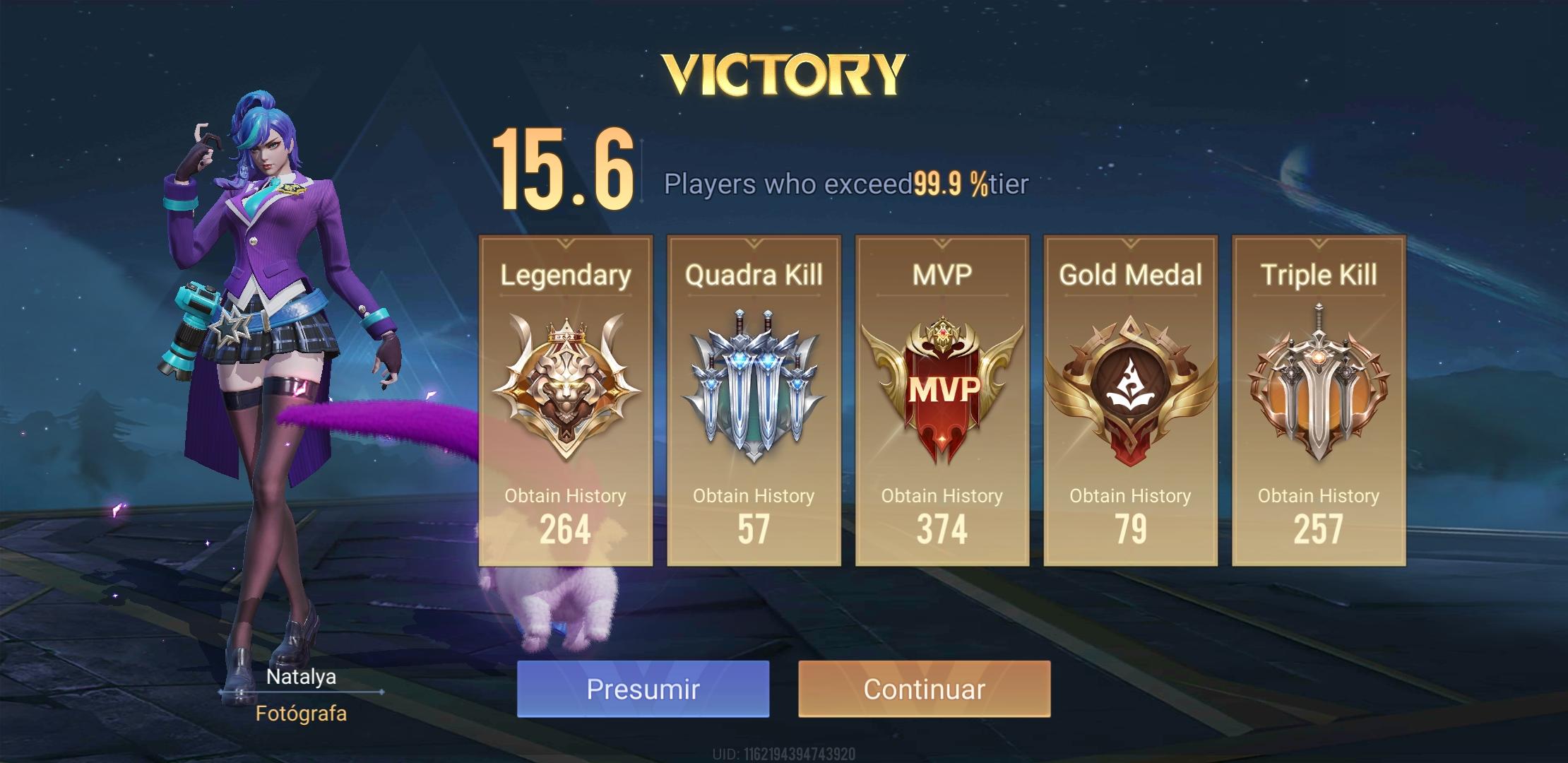Open Obtain History under Legendary medal
Viewport: 1568px width, 763px height.
point(565,496)
